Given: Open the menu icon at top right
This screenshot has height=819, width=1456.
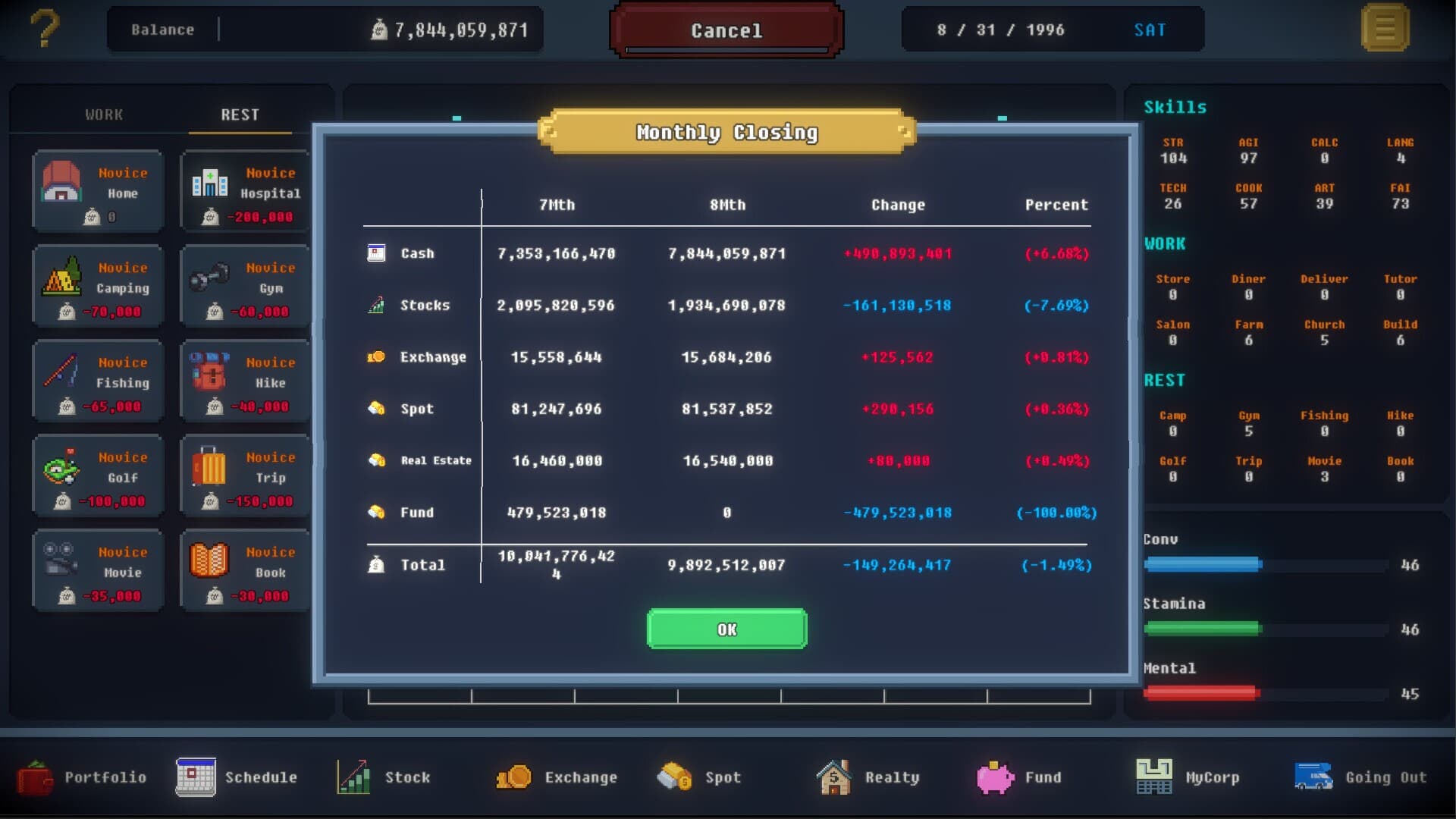Looking at the screenshot, I should pyautogui.click(x=1385, y=30).
